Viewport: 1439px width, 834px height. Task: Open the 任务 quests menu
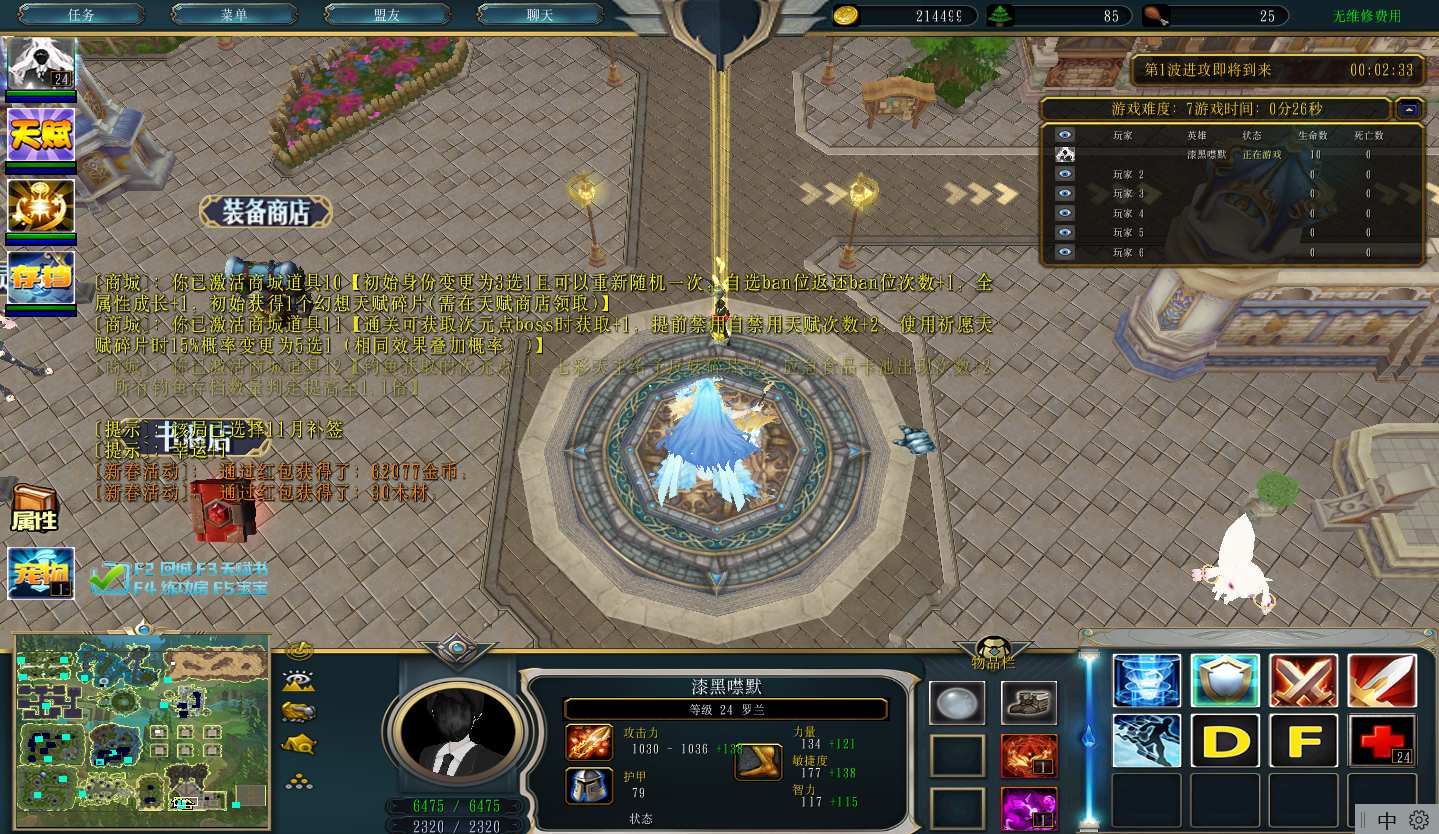coord(81,15)
